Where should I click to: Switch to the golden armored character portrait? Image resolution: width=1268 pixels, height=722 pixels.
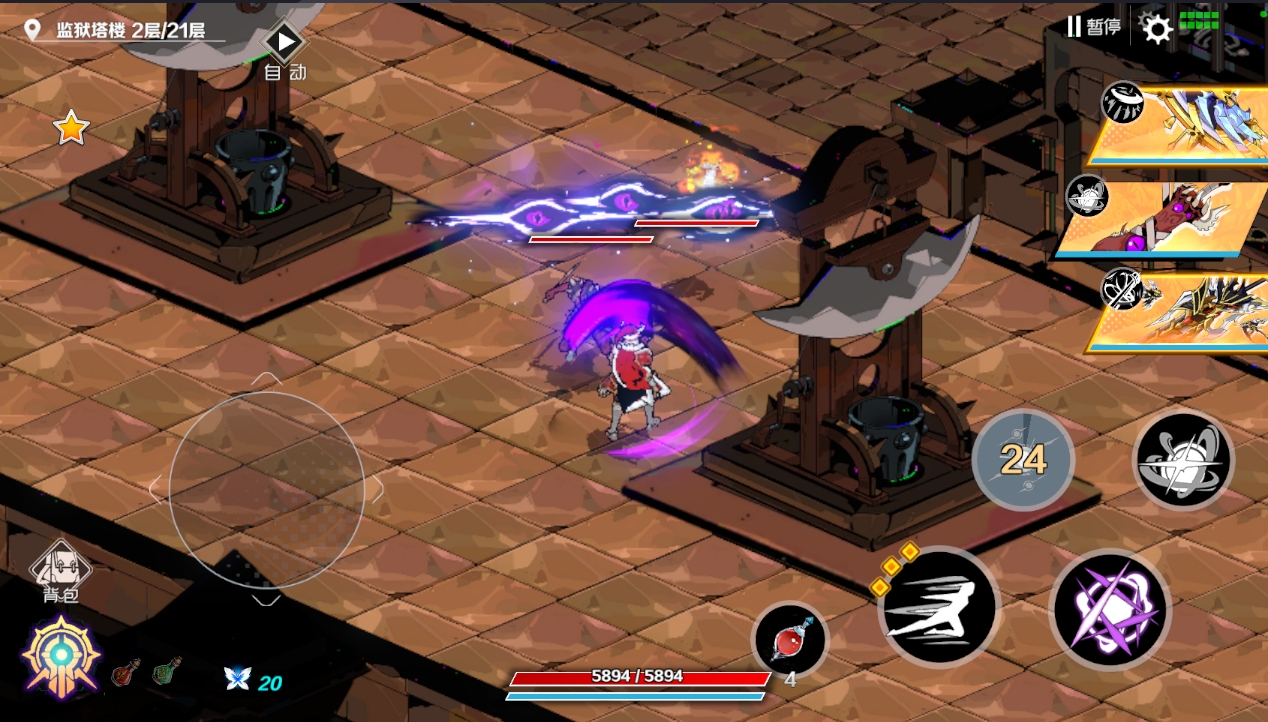1180,312
